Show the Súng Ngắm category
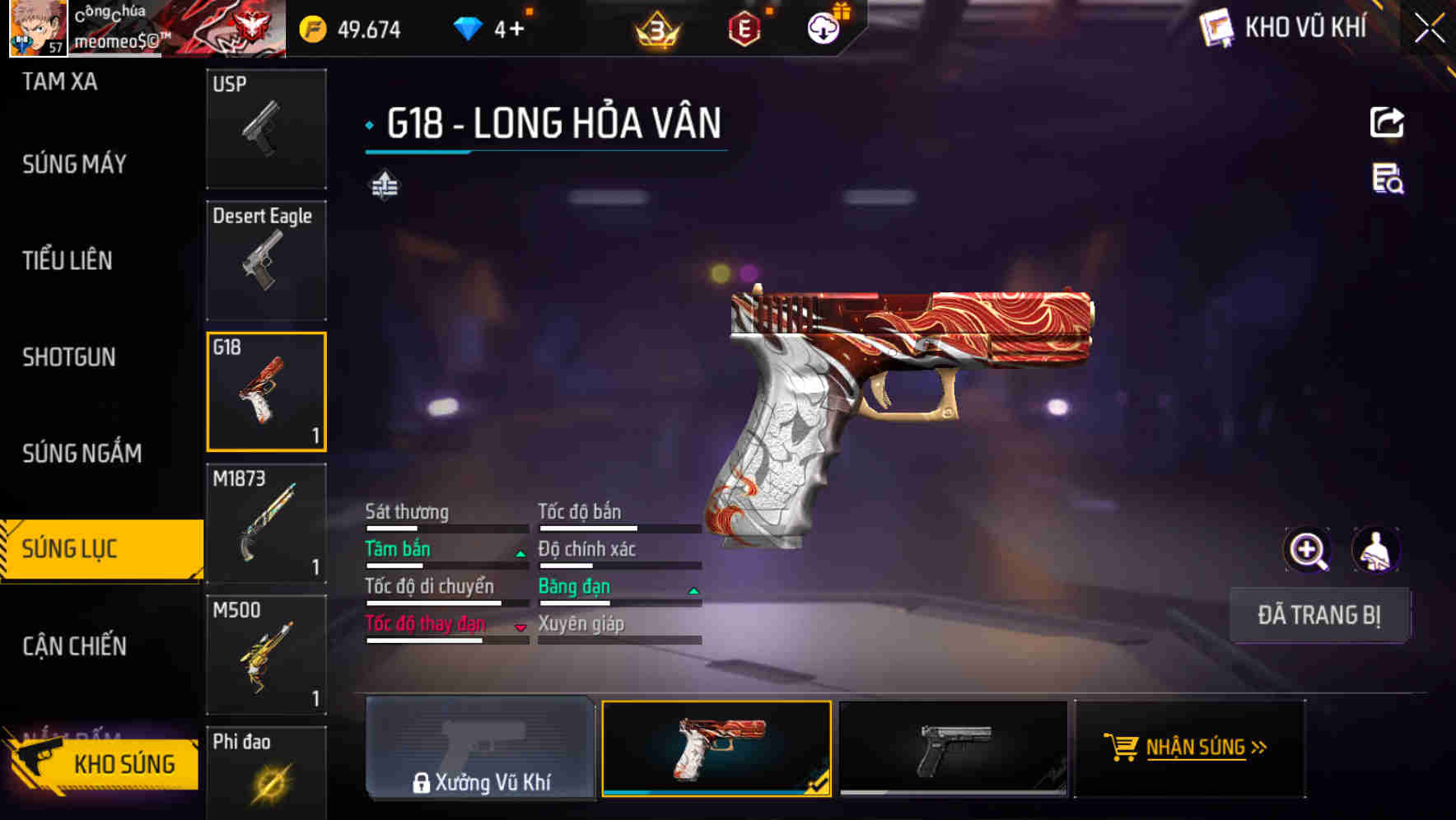 82,454
